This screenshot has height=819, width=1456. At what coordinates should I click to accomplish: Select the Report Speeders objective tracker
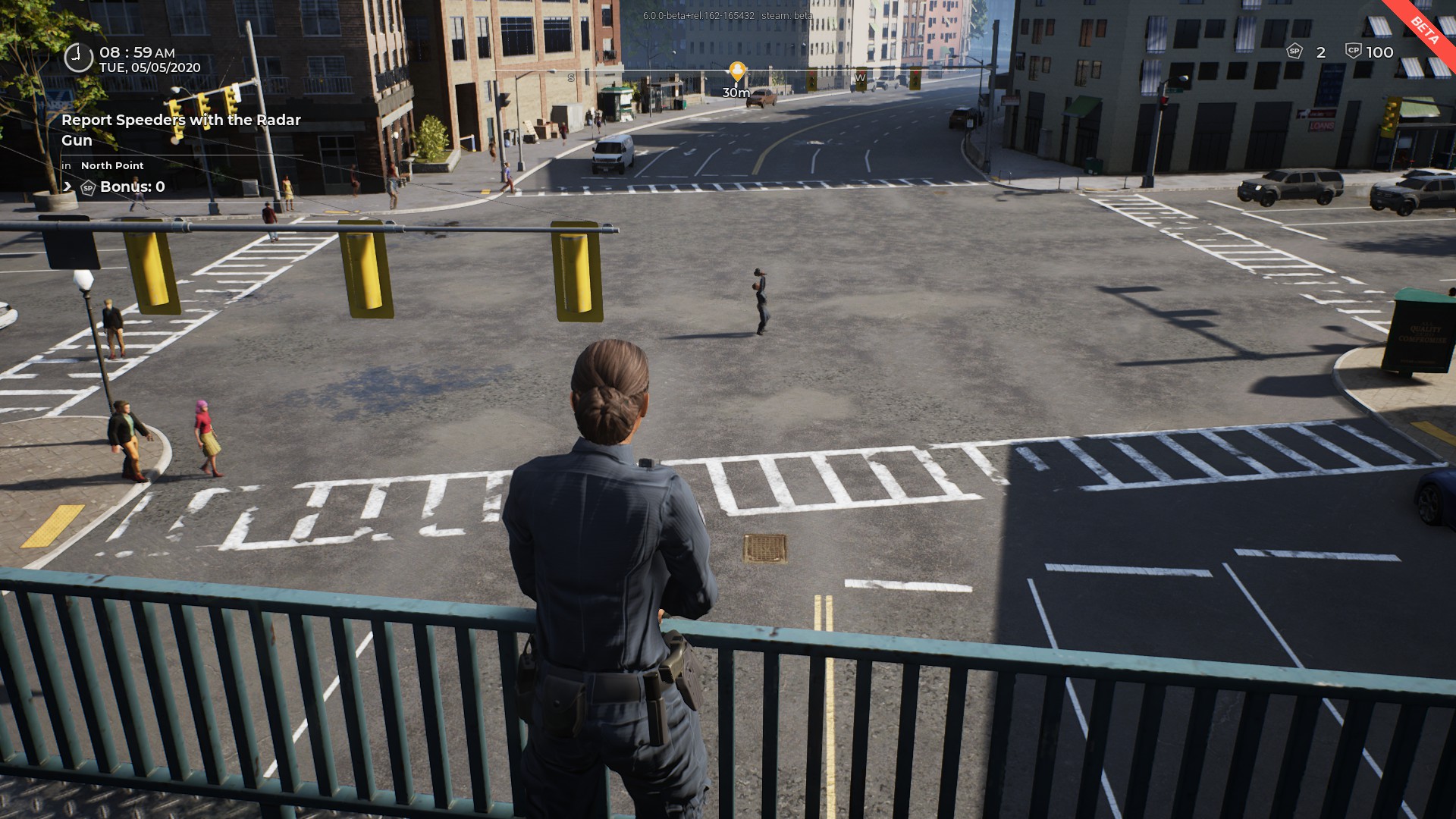180,130
